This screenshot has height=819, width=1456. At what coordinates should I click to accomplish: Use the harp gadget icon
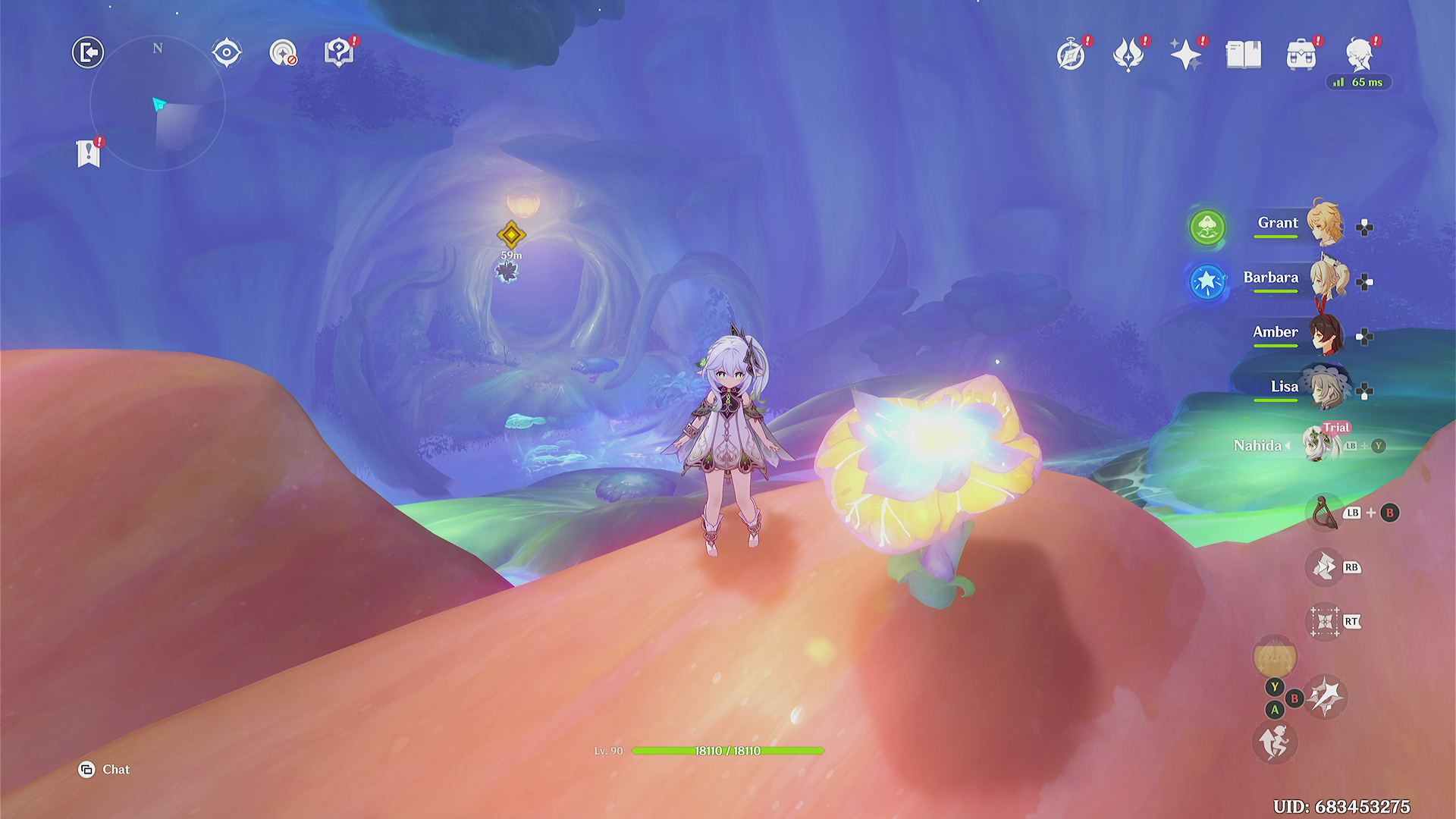point(1324,513)
